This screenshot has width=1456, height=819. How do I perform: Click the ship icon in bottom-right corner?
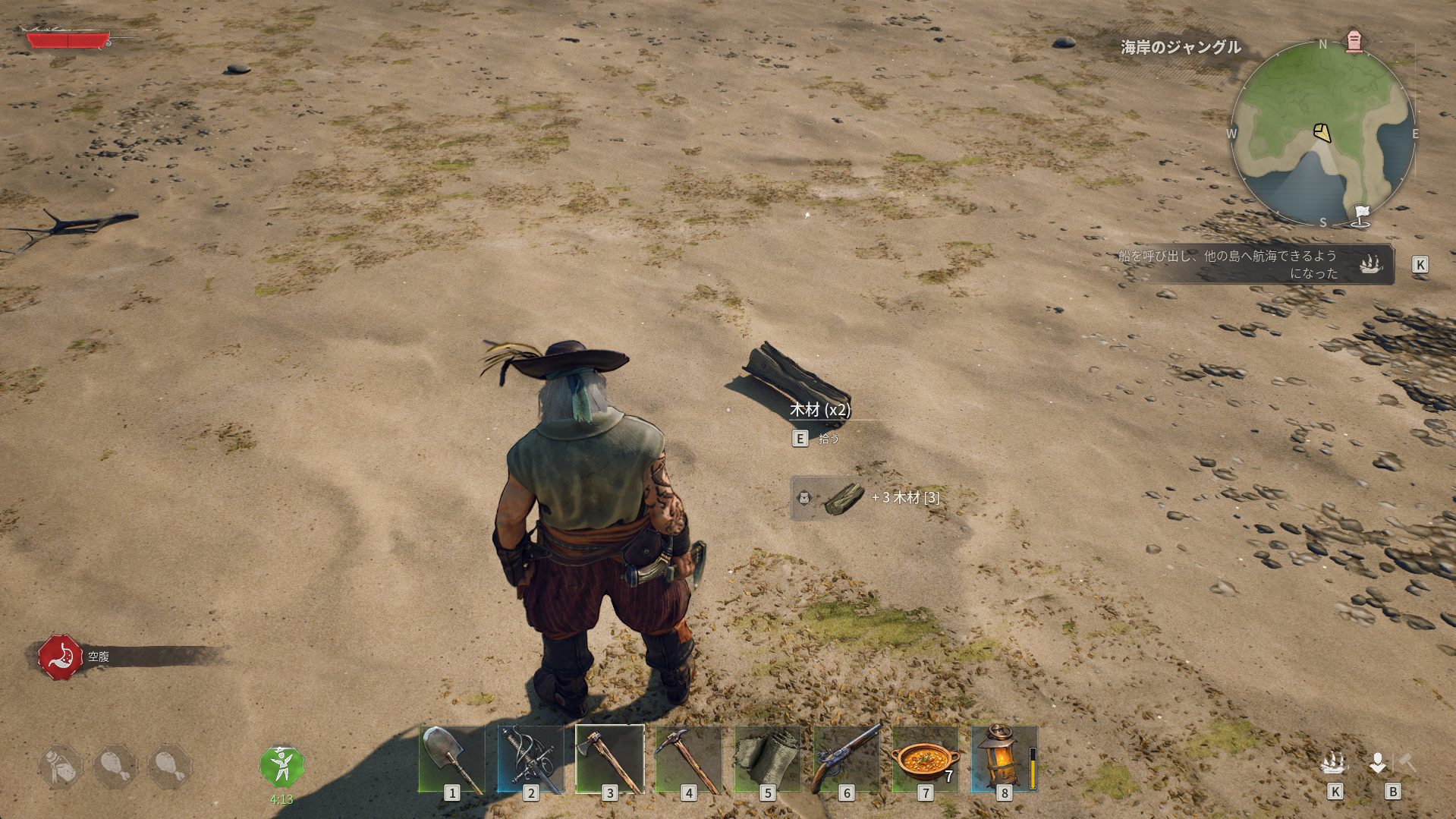point(1334,762)
